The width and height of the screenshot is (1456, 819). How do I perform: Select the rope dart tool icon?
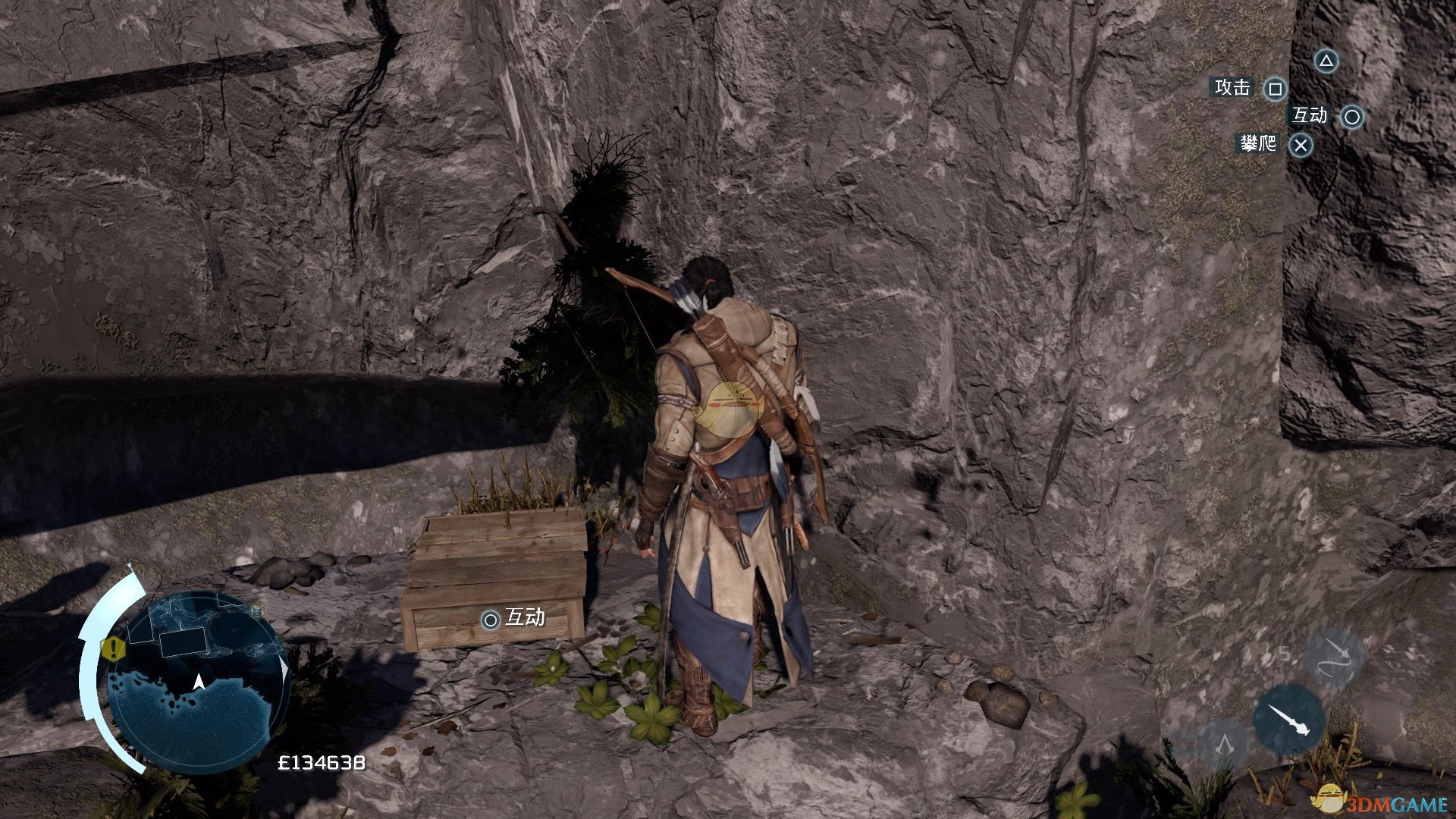[x=1334, y=657]
